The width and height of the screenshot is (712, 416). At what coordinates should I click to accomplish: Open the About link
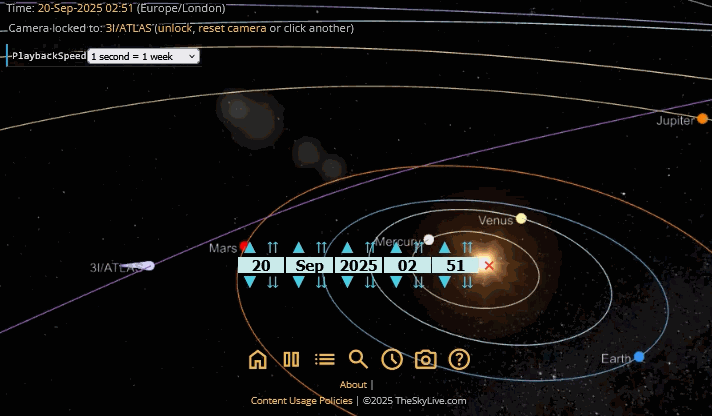353,385
